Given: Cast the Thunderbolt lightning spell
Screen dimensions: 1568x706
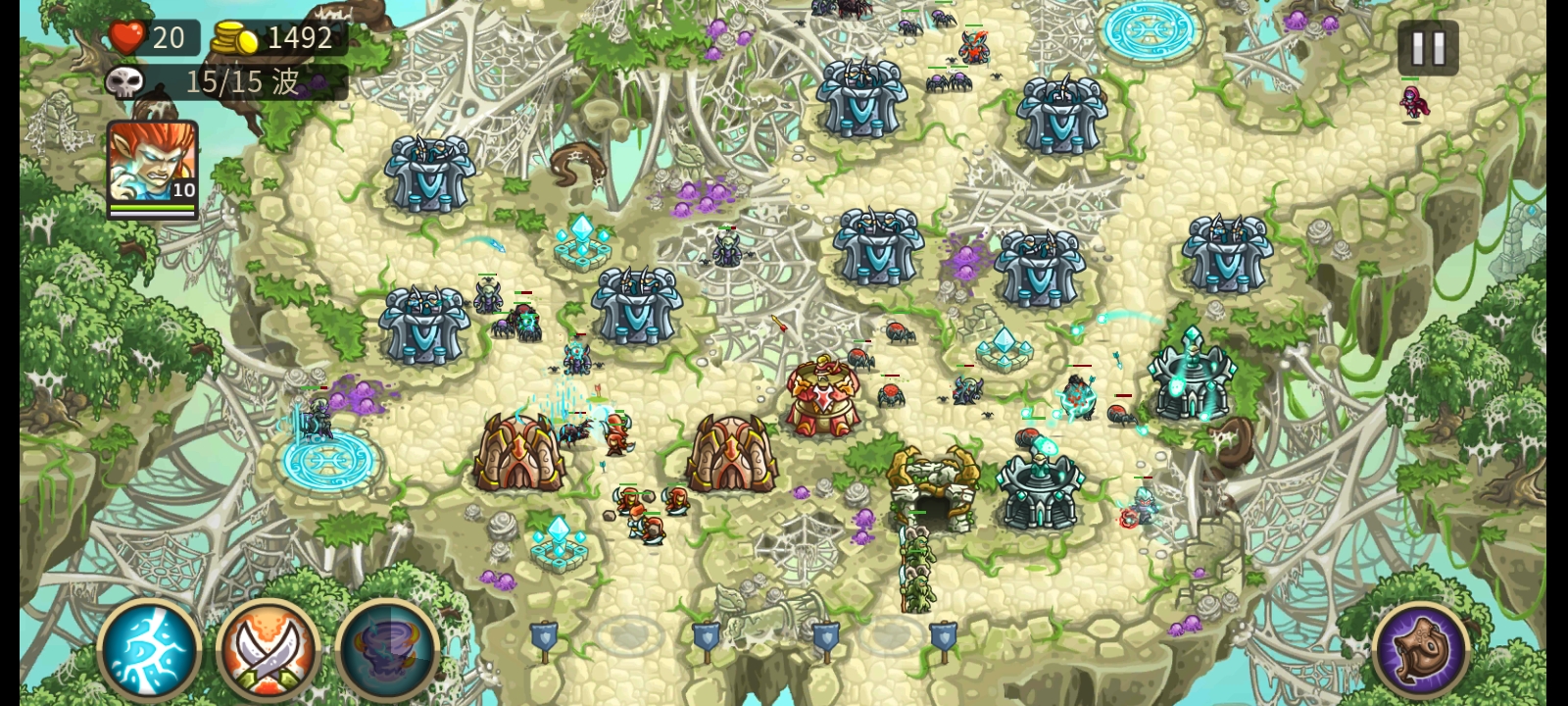Looking at the screenshot, I should point(149,649).
